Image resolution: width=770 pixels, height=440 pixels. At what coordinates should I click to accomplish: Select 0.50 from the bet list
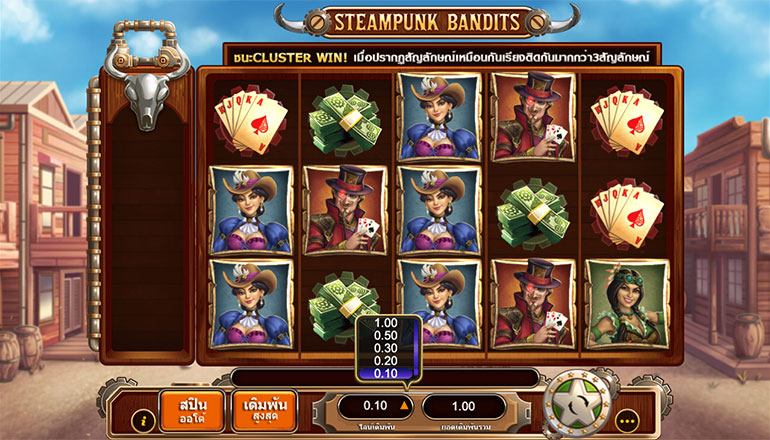384,335
